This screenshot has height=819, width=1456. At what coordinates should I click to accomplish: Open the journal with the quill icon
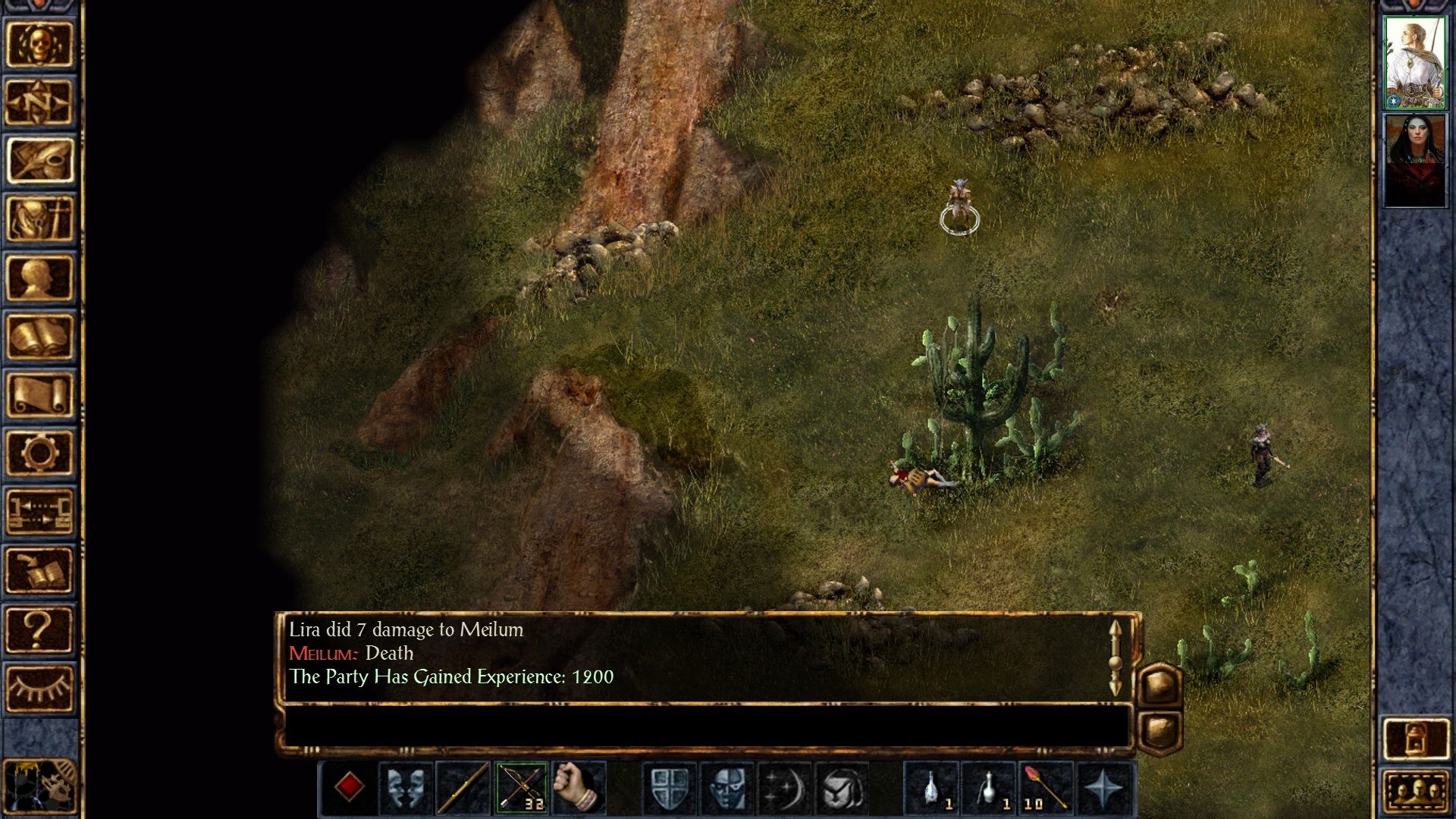(x=39, y=161)
